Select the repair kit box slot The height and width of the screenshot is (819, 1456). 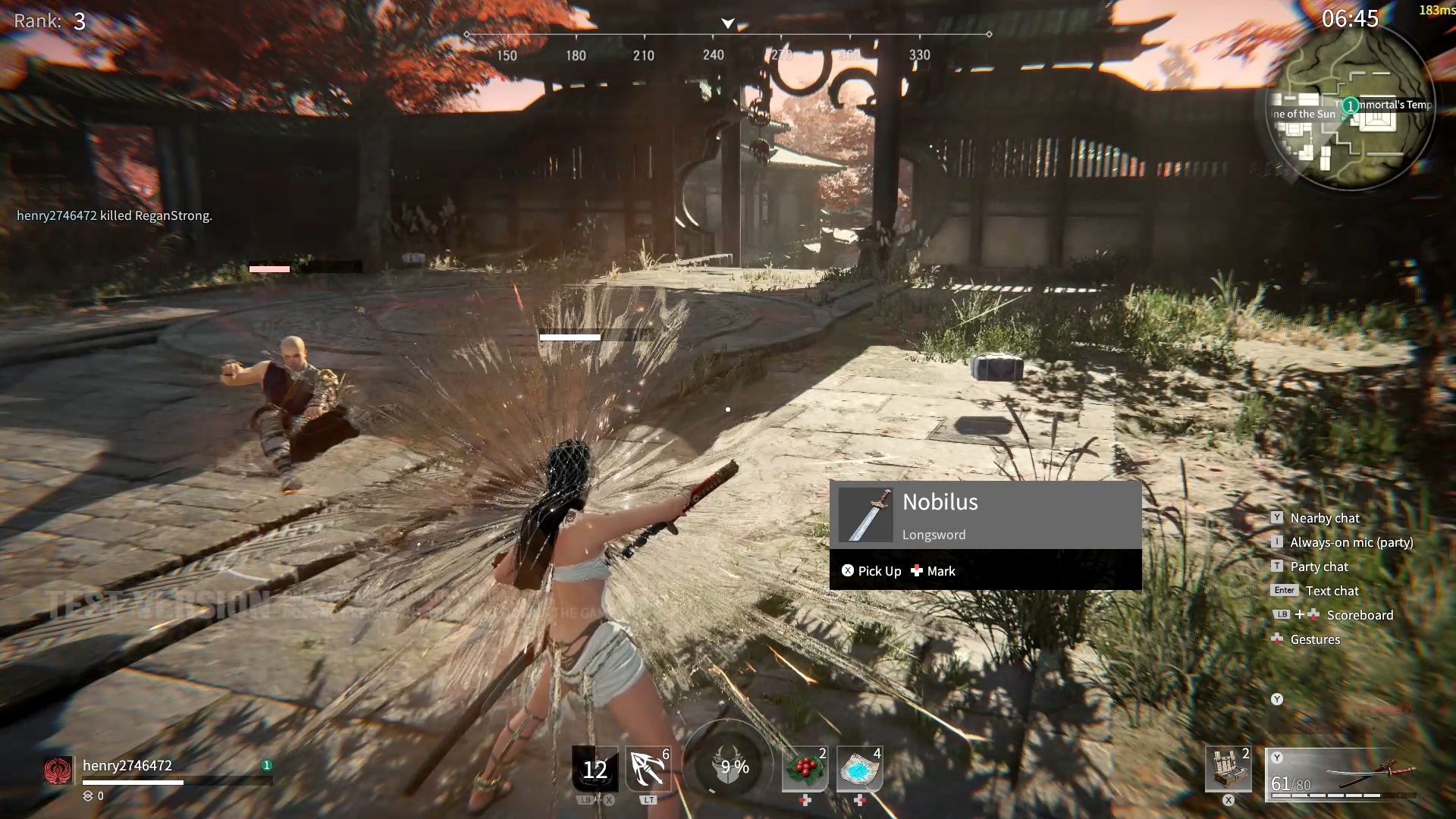click(1228, 770)
